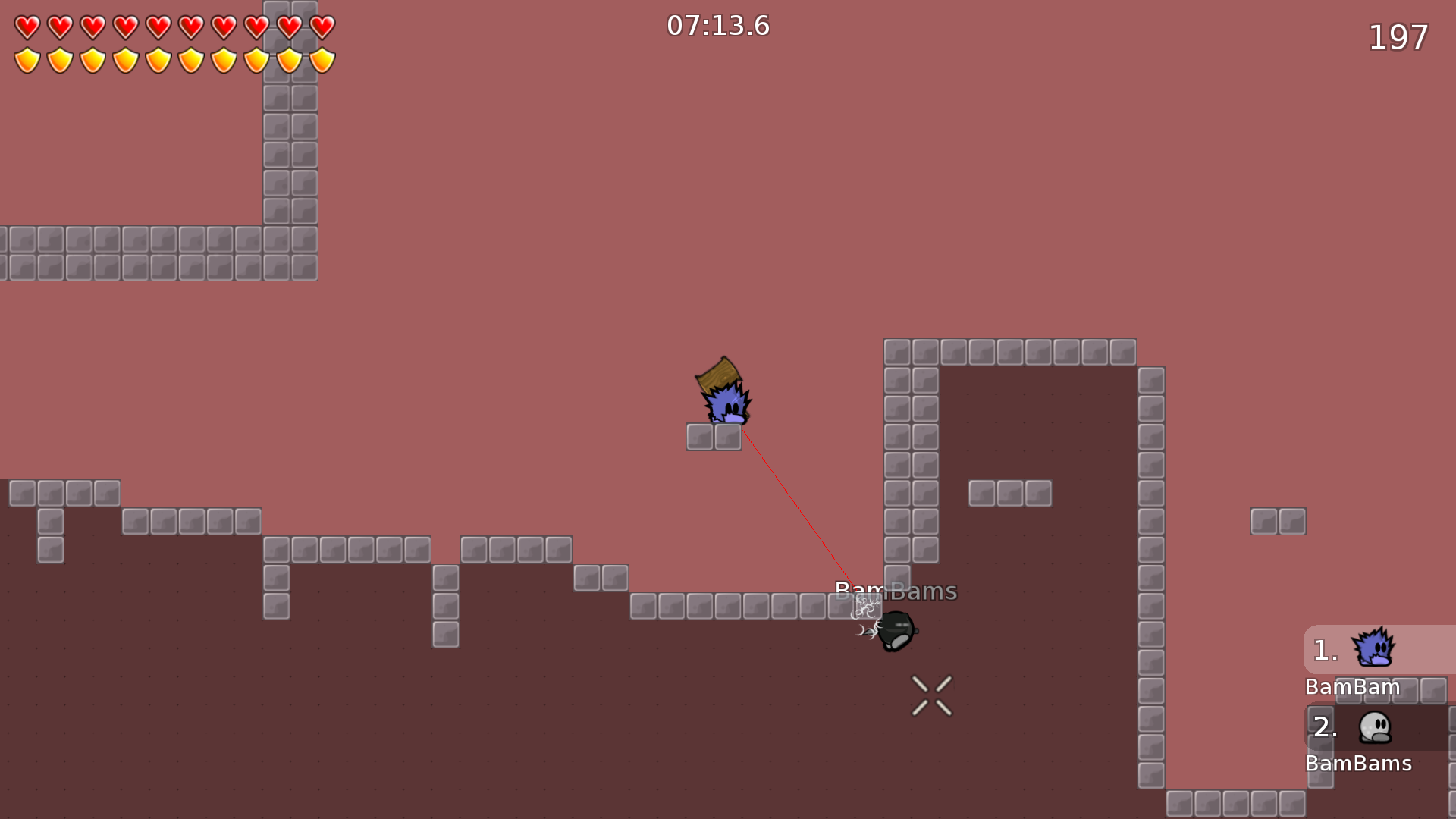Click the small two-block platform under the purple player

tap(714, 437)
